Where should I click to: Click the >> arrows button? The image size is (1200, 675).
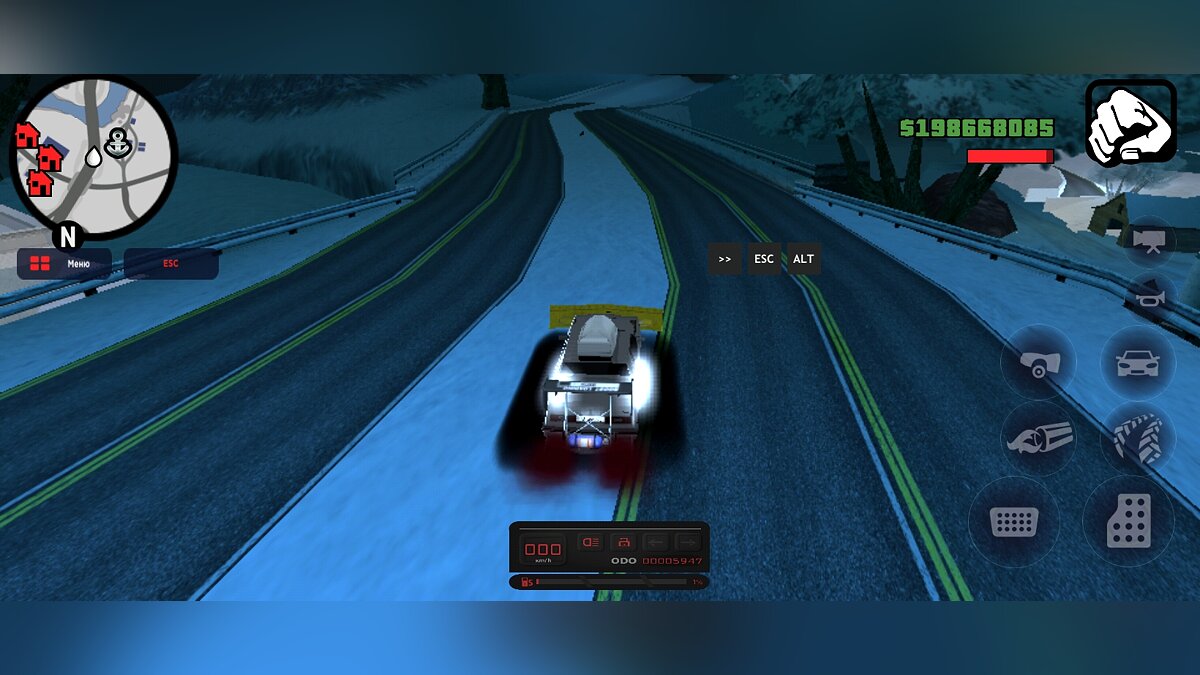(x=725, y=259)
